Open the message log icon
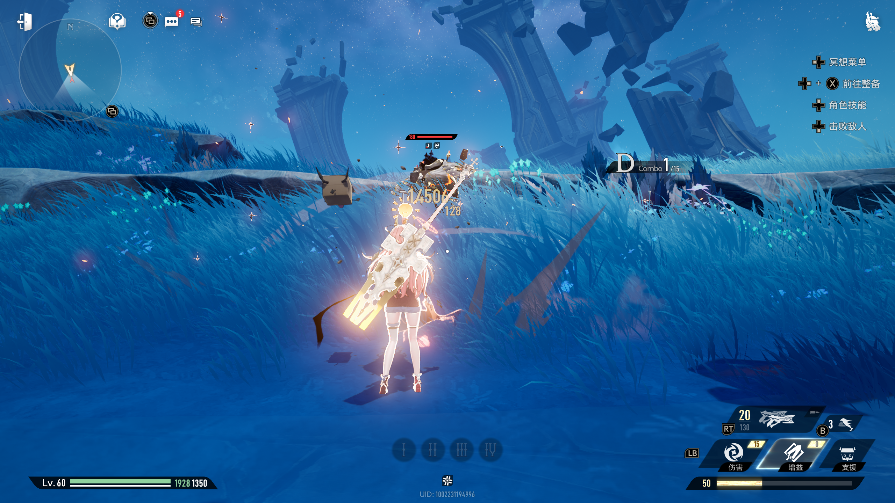This screenshot has width=895, height=503. [x=195, y=20]
